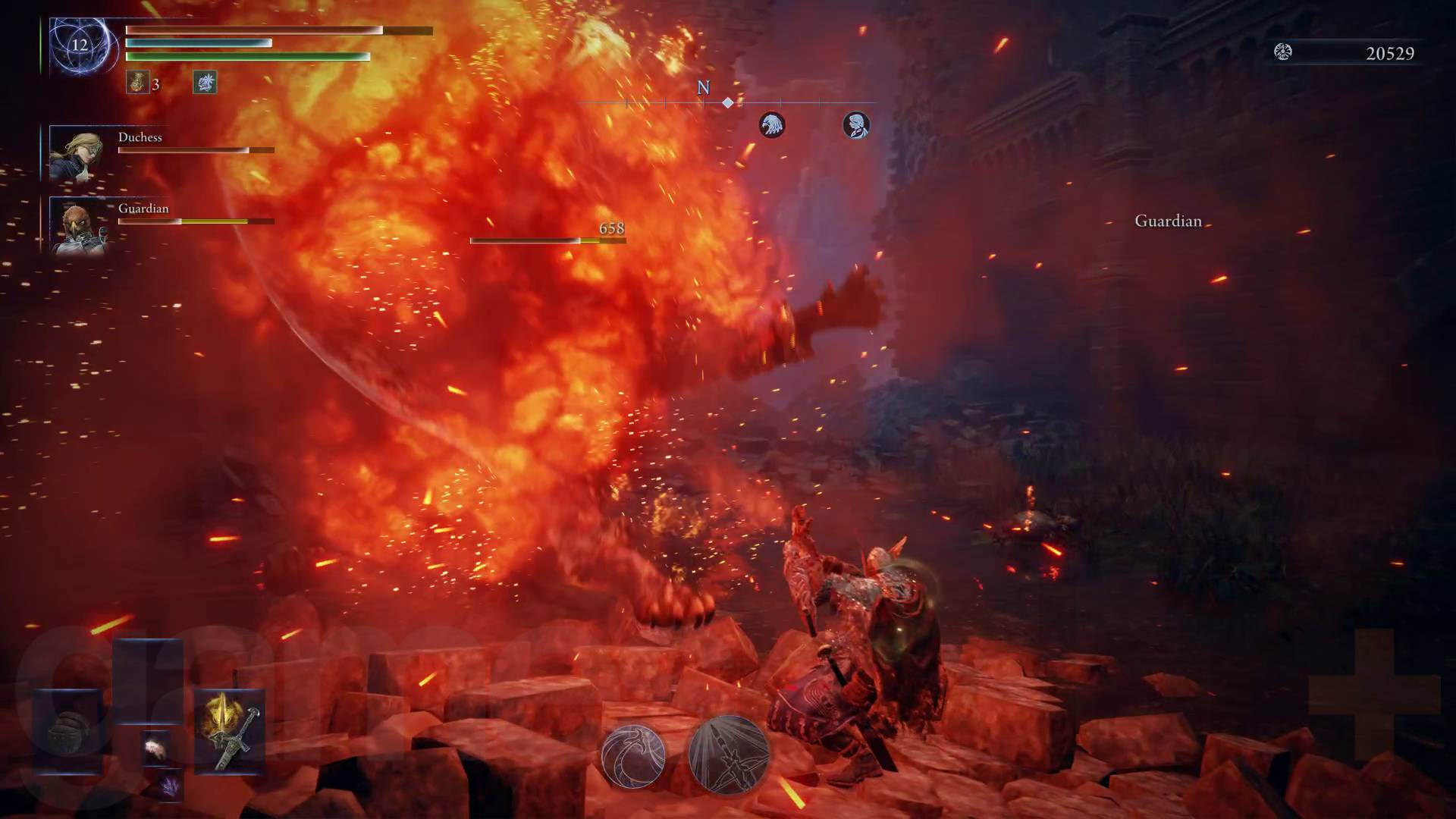1456x819 pixels.
Task: Use the crimson flask icon
Action: point(137,83)
